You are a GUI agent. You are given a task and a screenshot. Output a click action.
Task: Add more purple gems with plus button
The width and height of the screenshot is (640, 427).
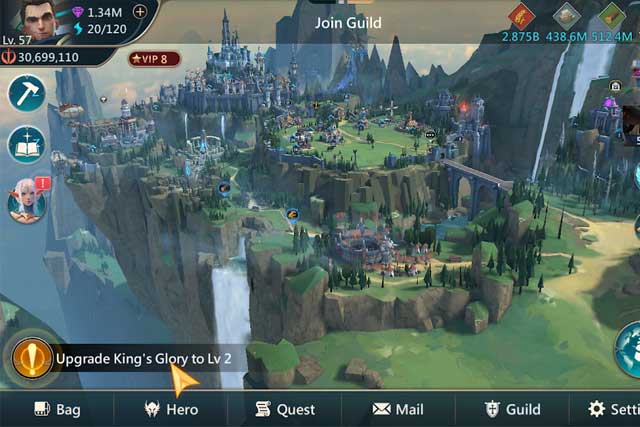(x=139, y=12)
